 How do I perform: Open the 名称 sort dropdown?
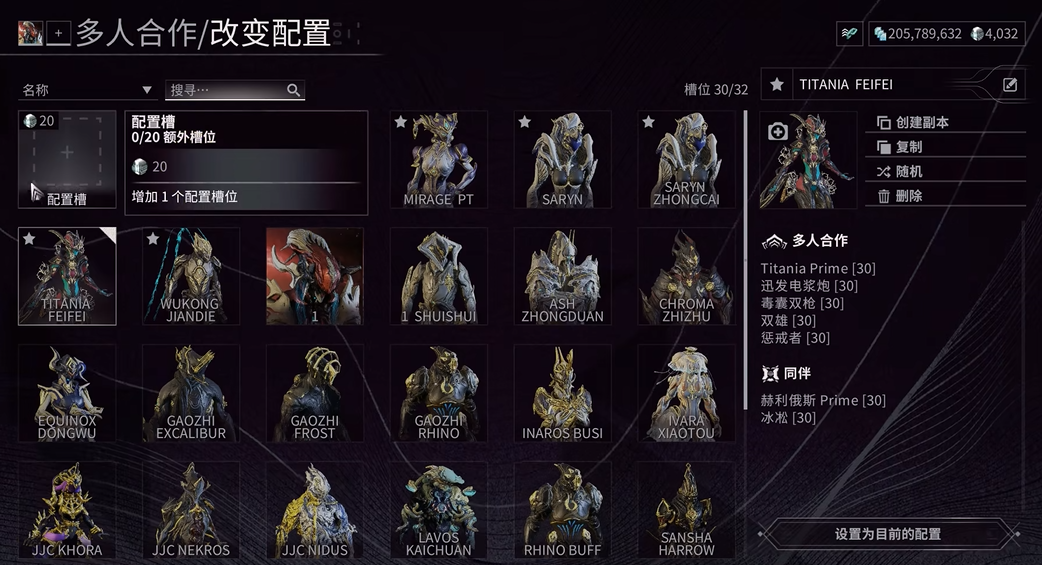(x=86, y=90)
